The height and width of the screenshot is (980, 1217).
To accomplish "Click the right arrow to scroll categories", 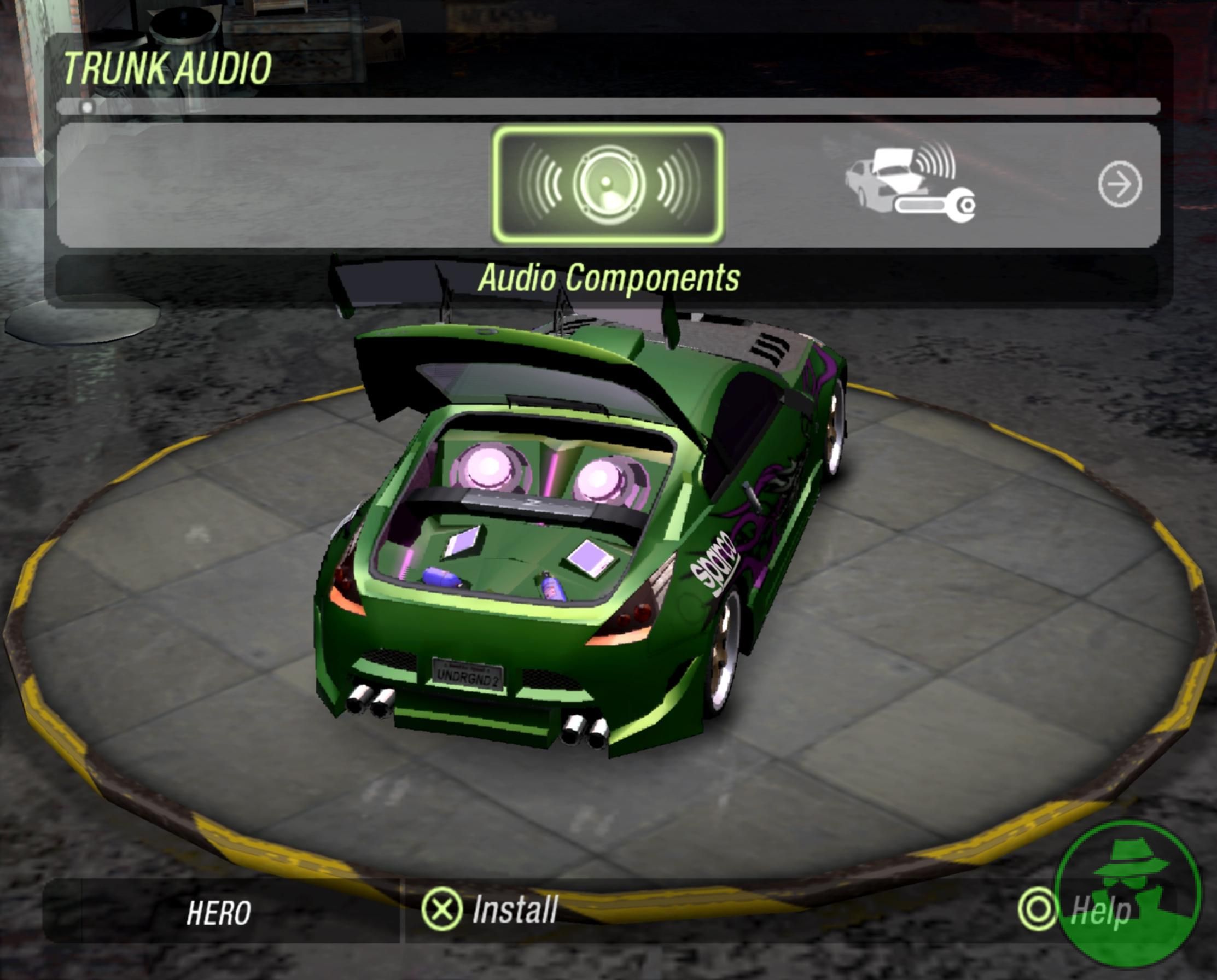I will (1119, 184).
